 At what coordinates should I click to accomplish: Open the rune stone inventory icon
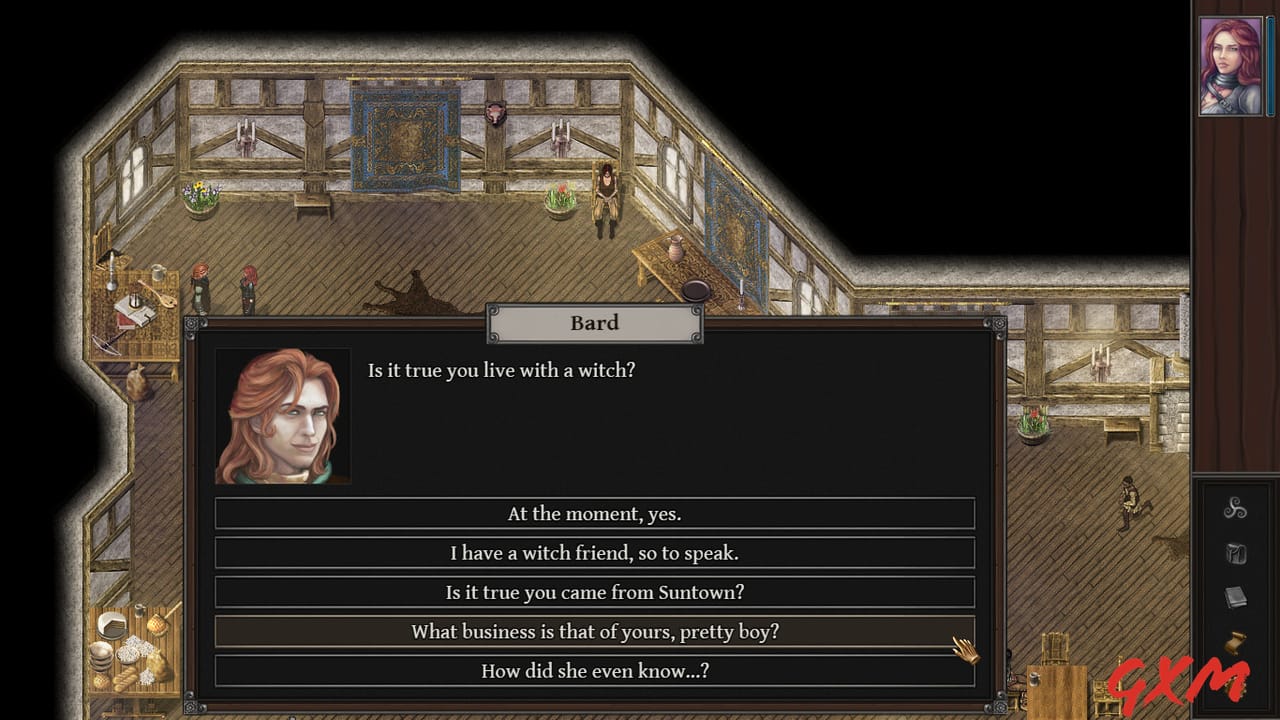tap(1237, 555)
